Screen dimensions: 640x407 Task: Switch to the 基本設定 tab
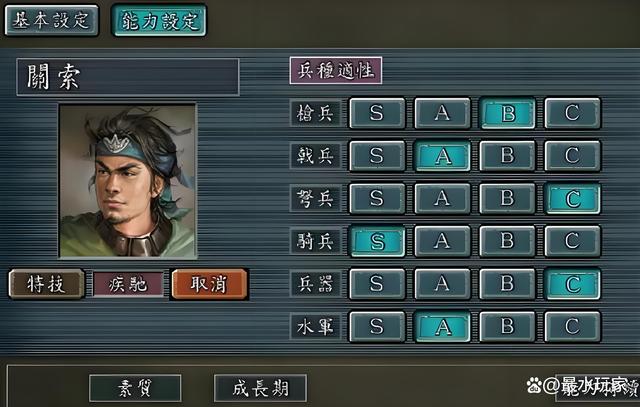[52, 19]
